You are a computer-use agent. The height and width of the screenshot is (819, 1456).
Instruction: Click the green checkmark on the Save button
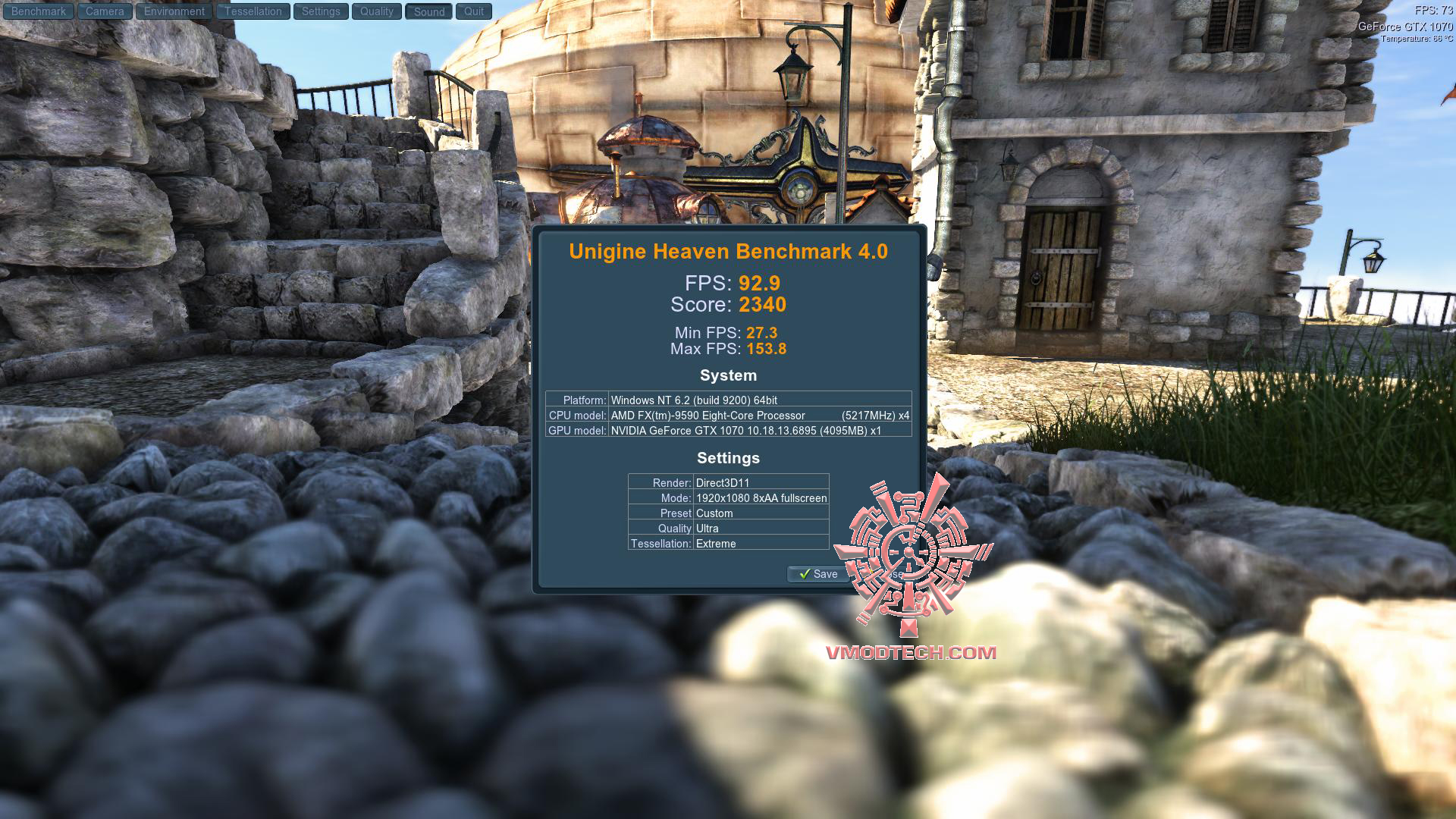[x=806, y=574]
